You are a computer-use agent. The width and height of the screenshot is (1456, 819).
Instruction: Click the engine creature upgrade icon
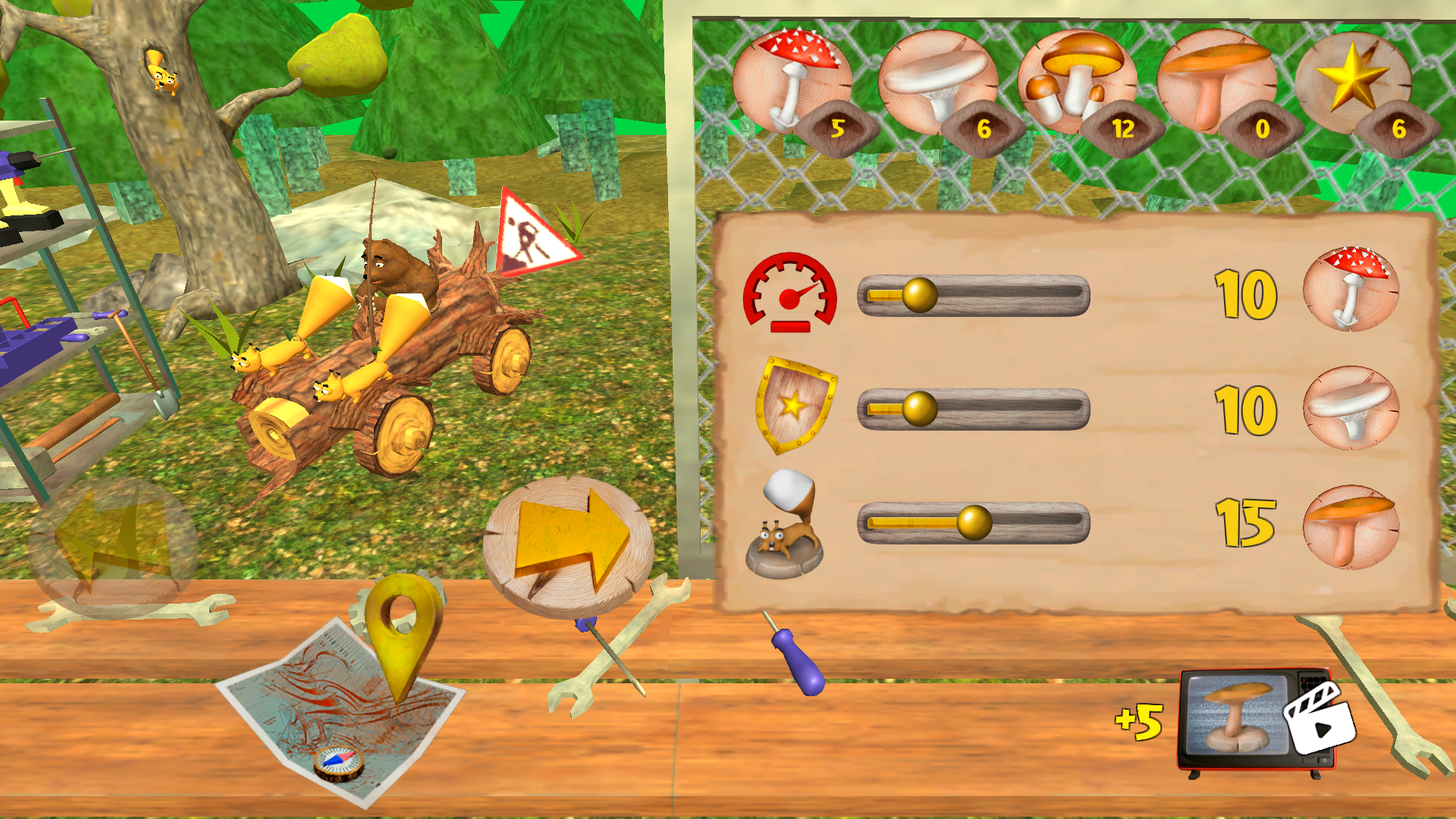[789, 523]
